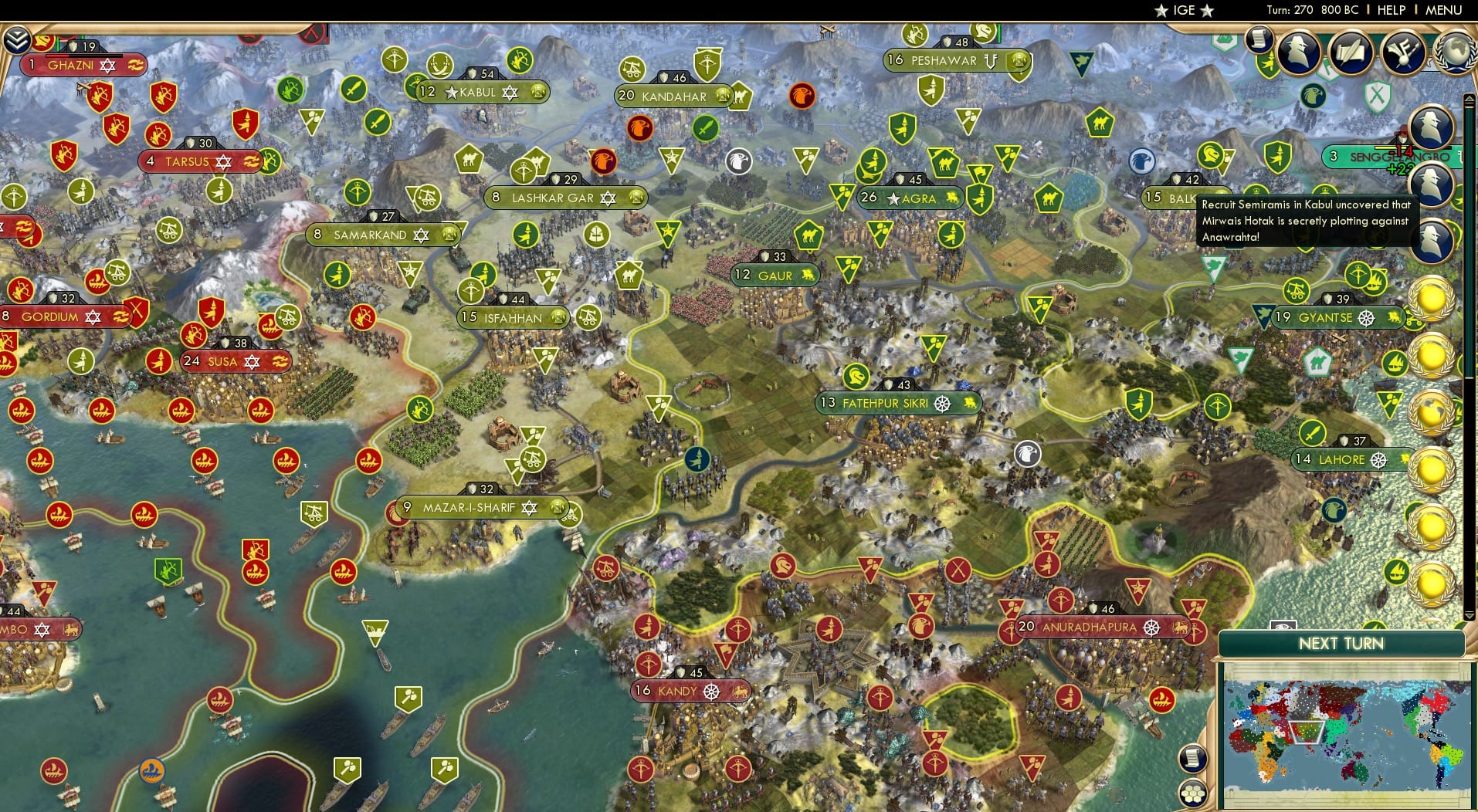Open the Diplomacy Overview scroll-and-quill icon
This screenshot has width=1478, height=812.
(1351, 52)
